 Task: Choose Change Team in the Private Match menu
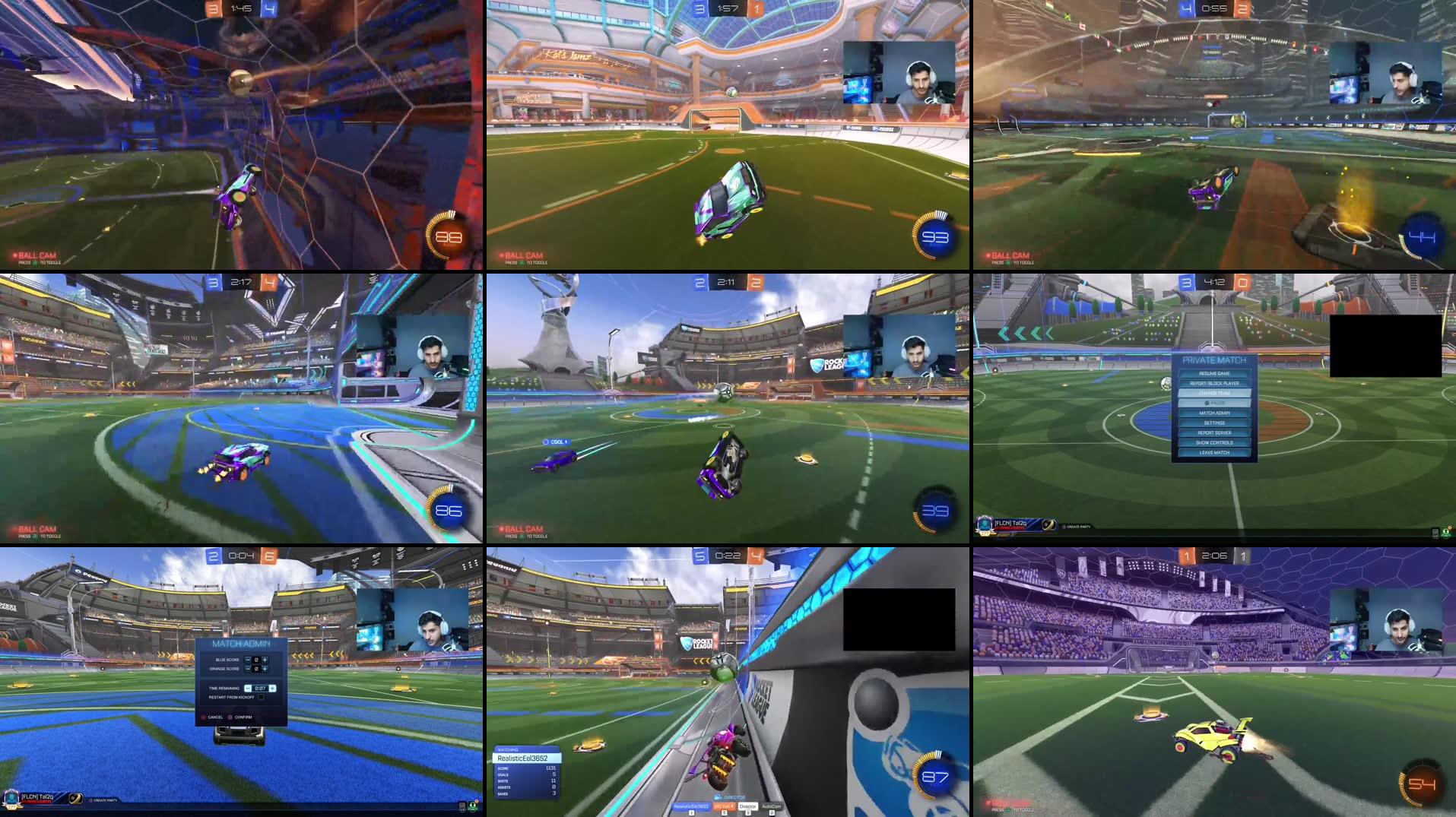coord(1214,392)
